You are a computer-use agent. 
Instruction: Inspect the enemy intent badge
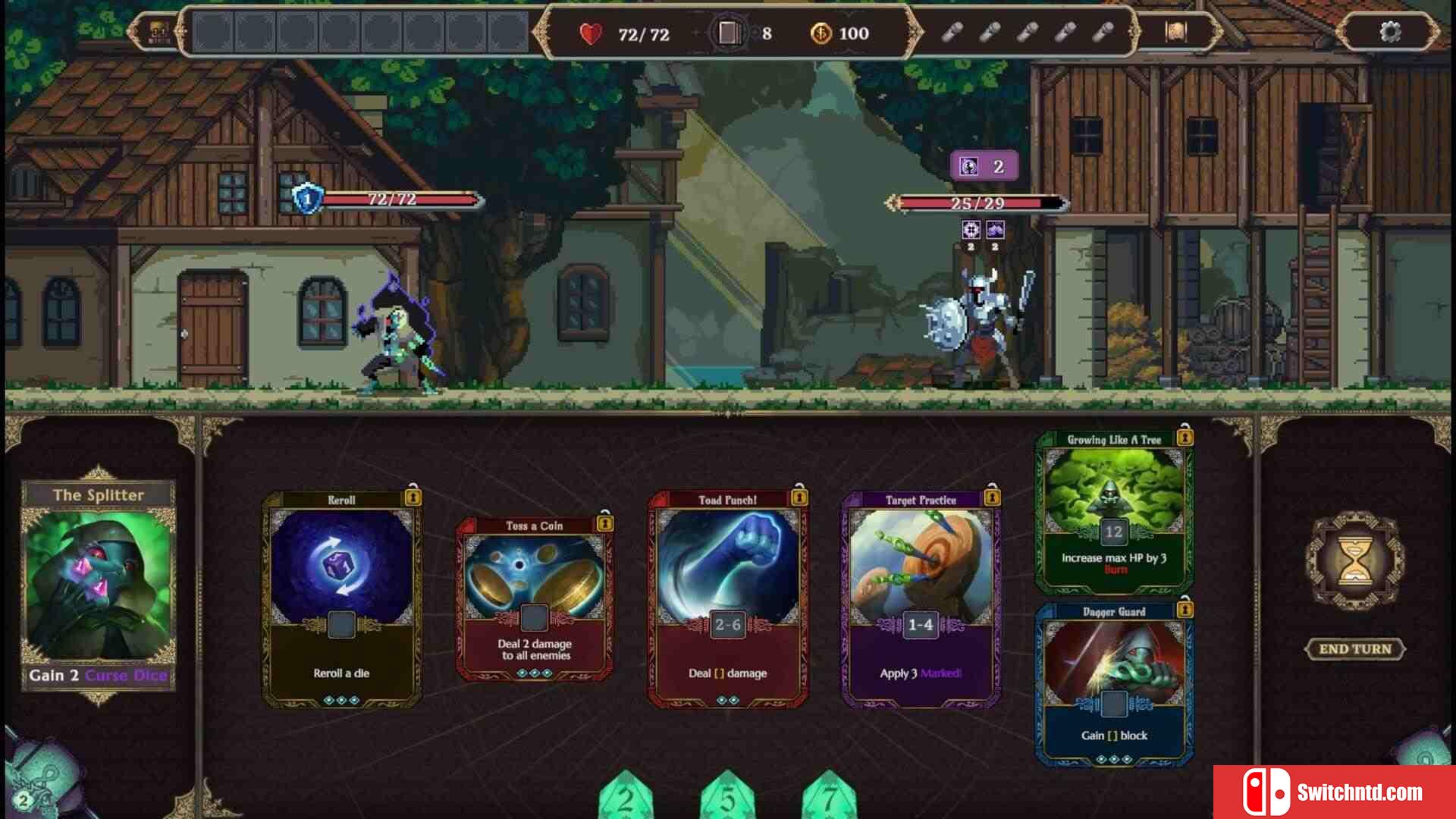[x=984, y=167]
